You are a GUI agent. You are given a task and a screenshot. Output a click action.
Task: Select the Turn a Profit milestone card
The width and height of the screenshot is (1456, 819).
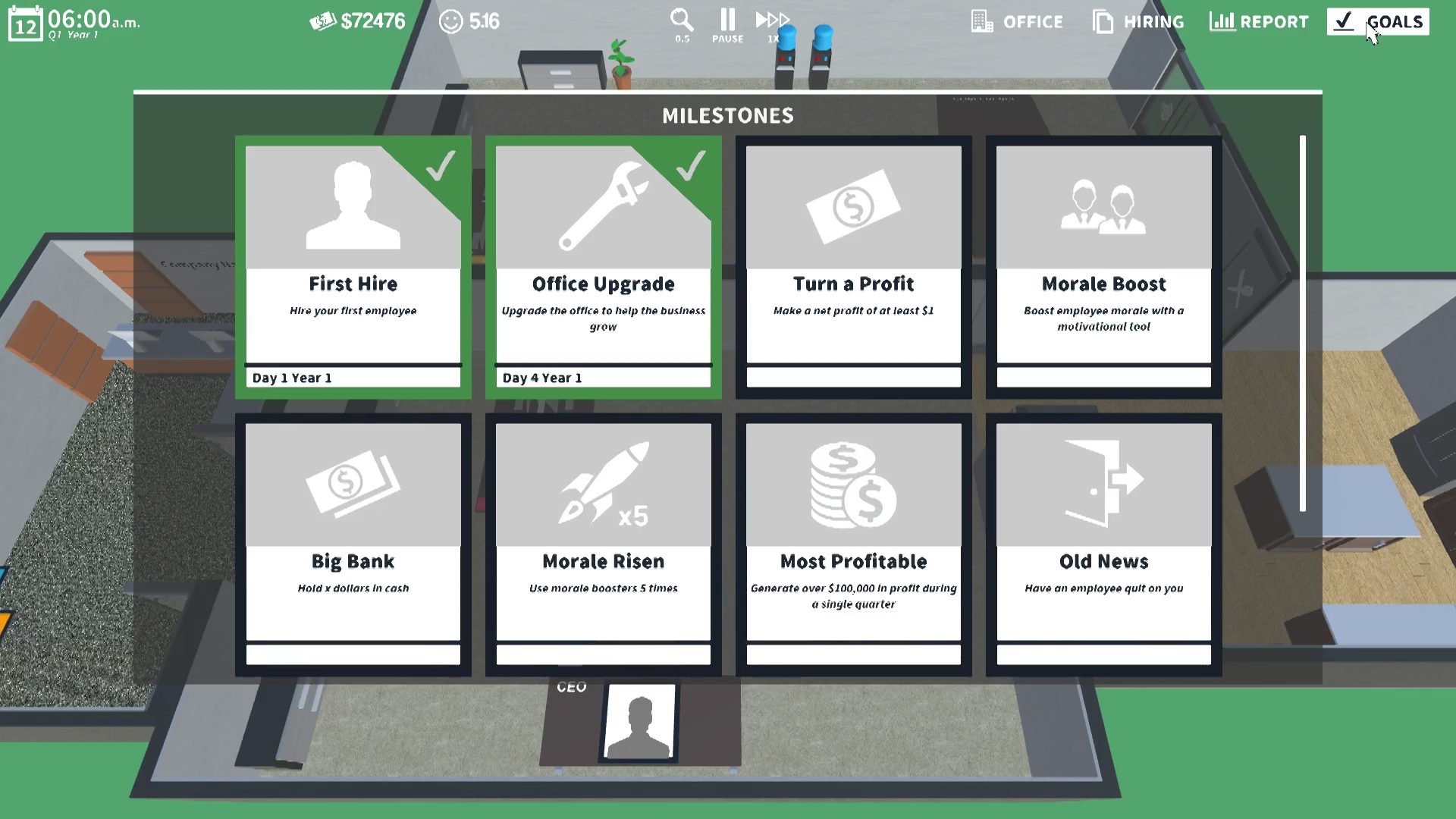pyautogui.click(x=853, y=265)
